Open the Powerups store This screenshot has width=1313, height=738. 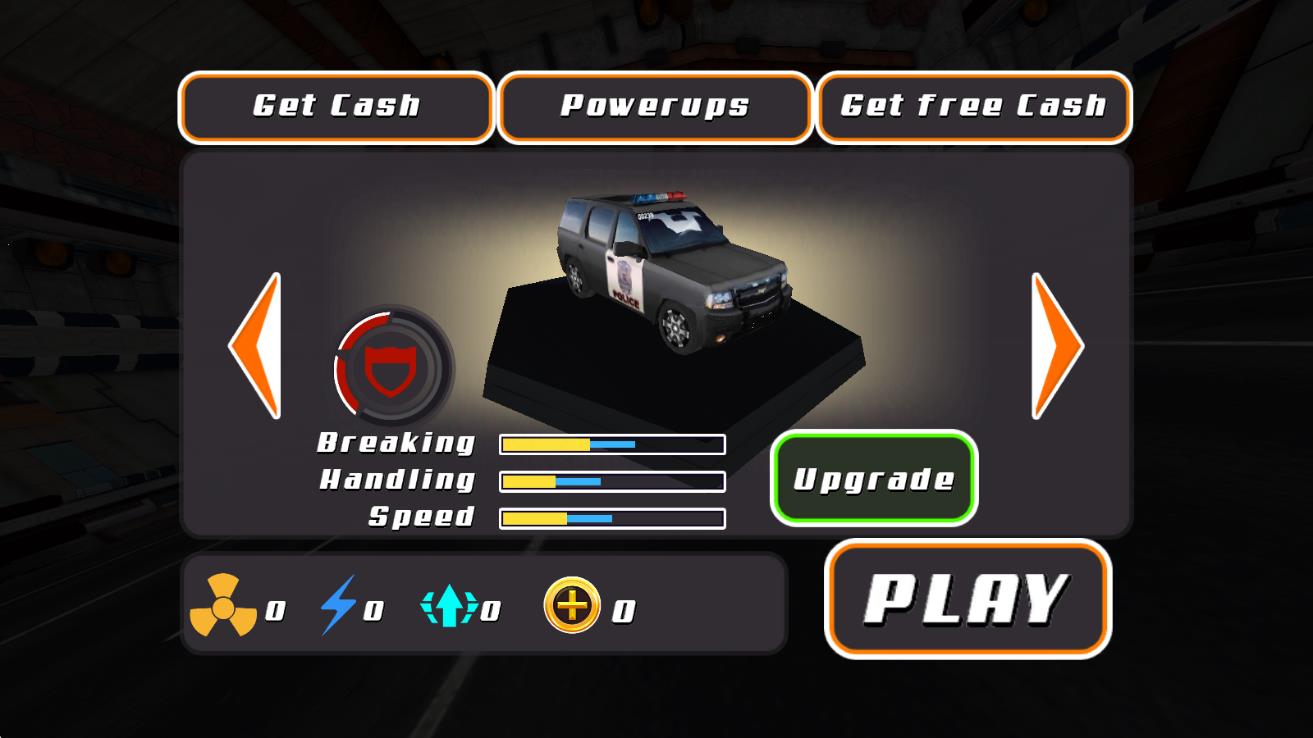tap(656, 106)
